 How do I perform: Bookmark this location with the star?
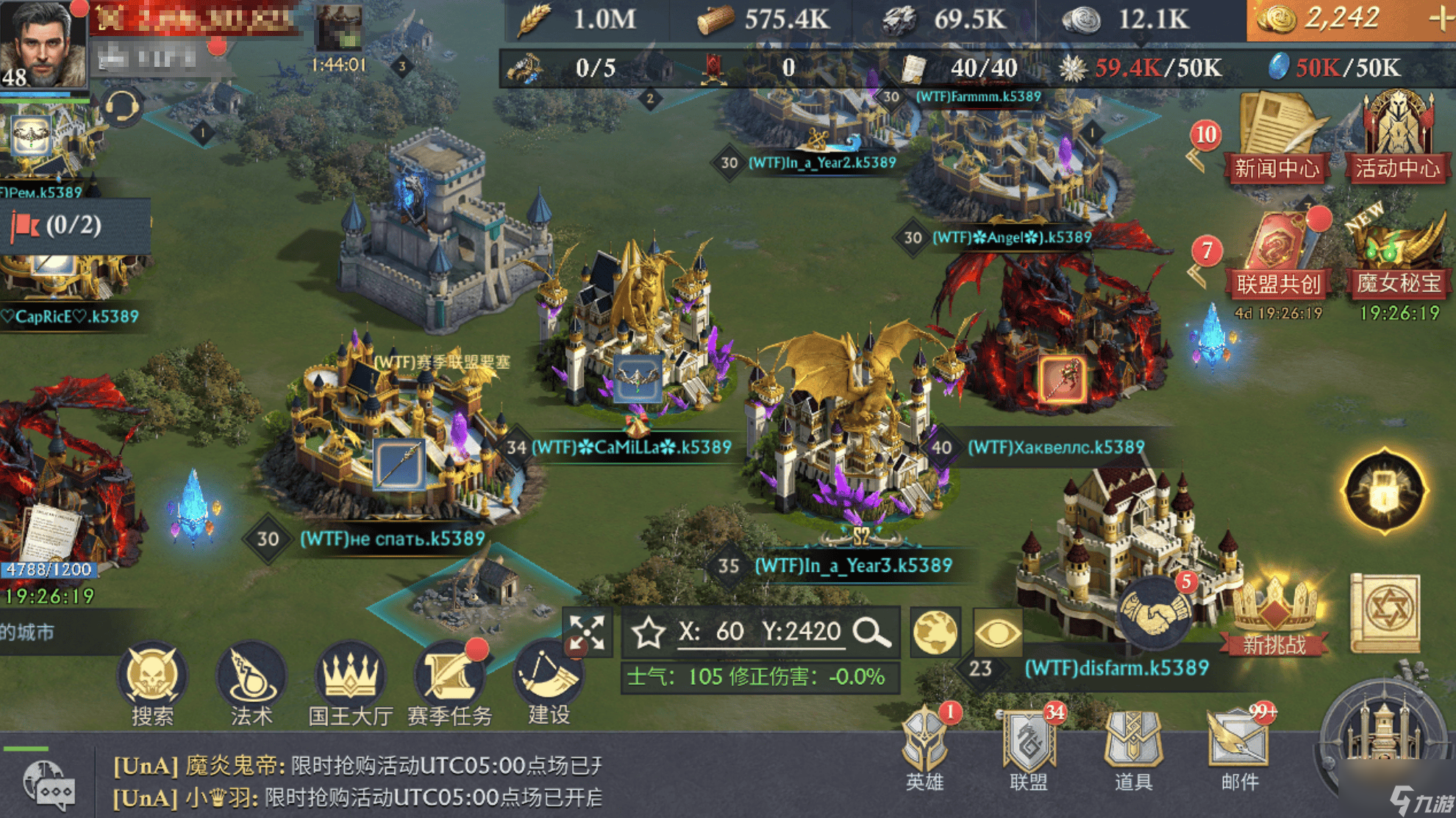coord(649,632)
